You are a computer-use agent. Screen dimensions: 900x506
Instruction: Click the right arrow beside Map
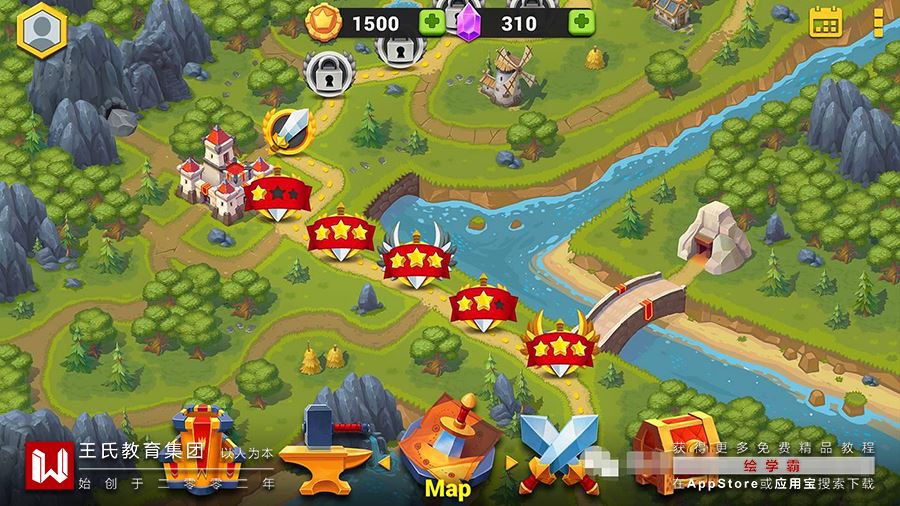tap(512, 463)
